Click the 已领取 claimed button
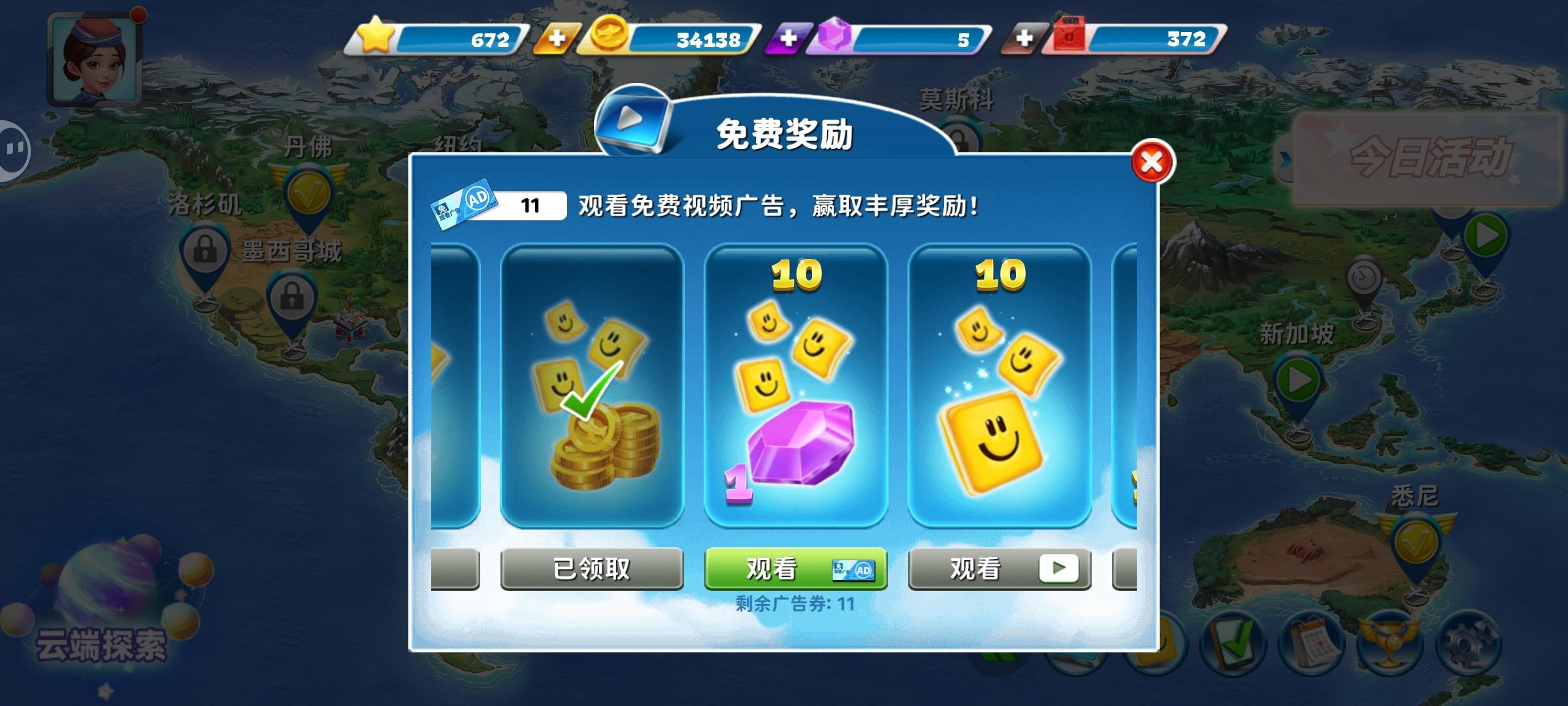The width and height of the screenshot is (1568, 706). point(591,569)
